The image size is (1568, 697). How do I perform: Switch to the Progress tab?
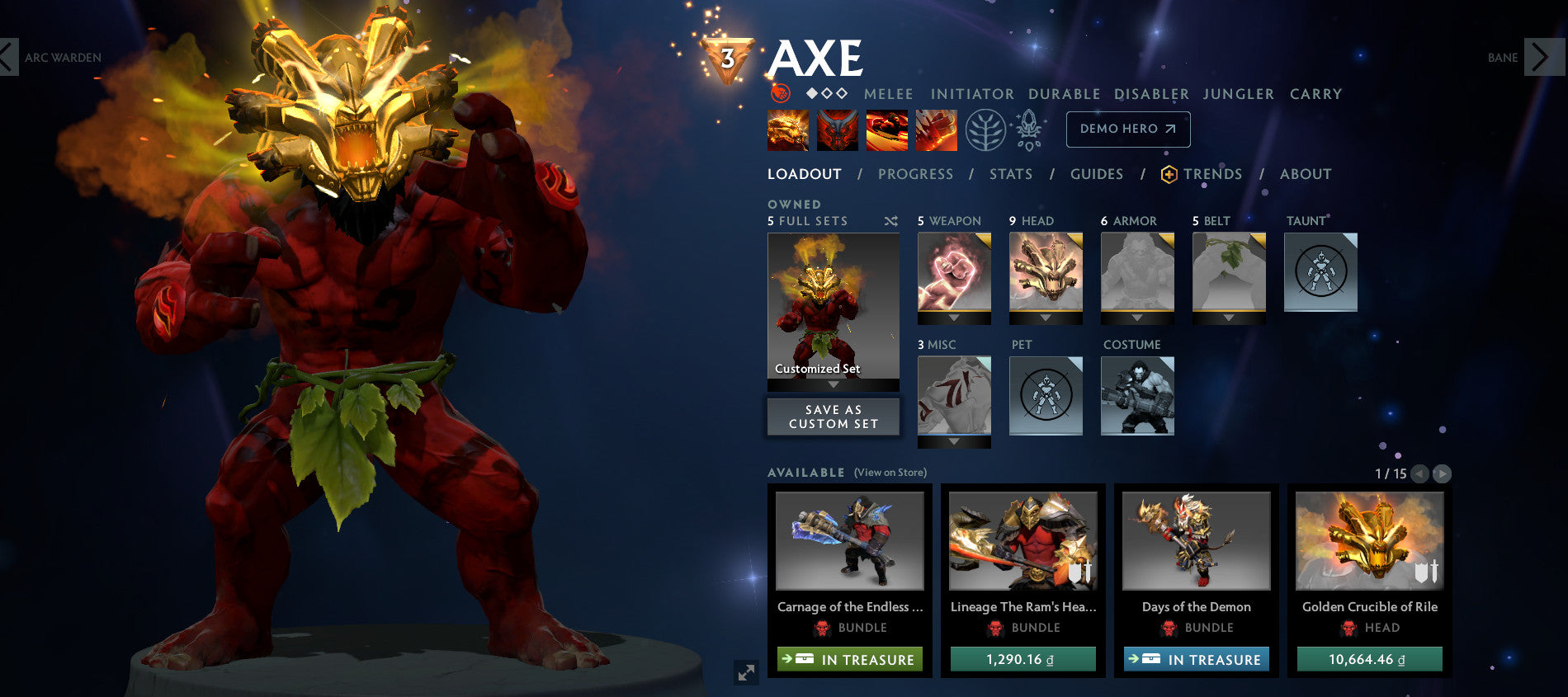coord(916,174)
